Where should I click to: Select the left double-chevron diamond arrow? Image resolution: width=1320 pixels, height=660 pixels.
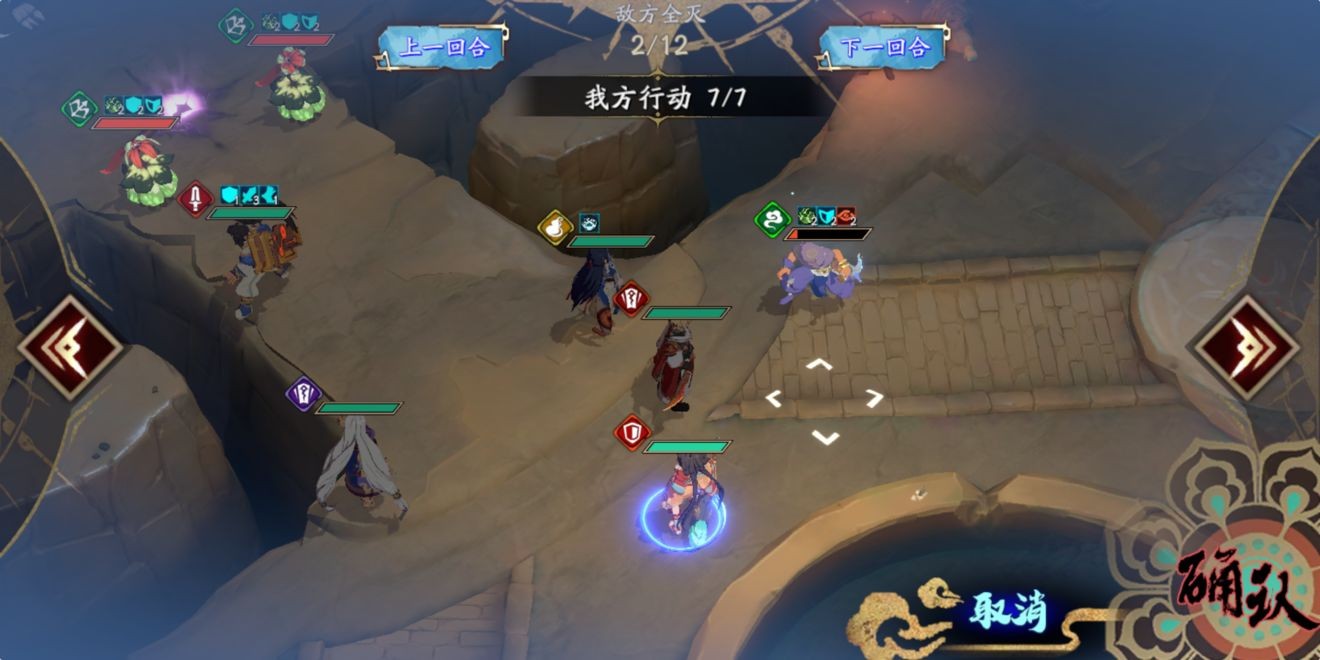point(70,347)
